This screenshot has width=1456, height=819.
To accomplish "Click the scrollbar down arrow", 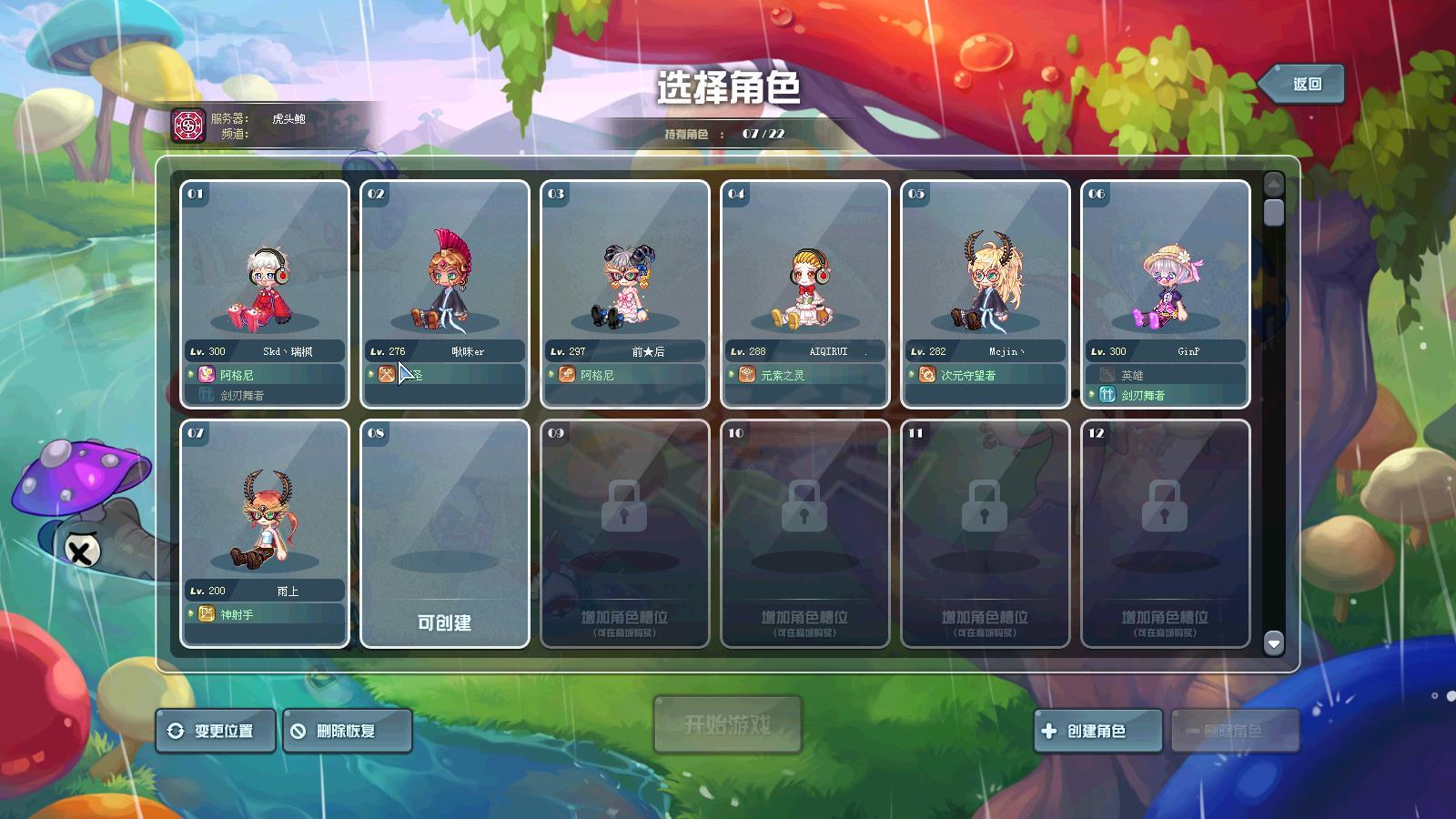I will point(1274,643).
